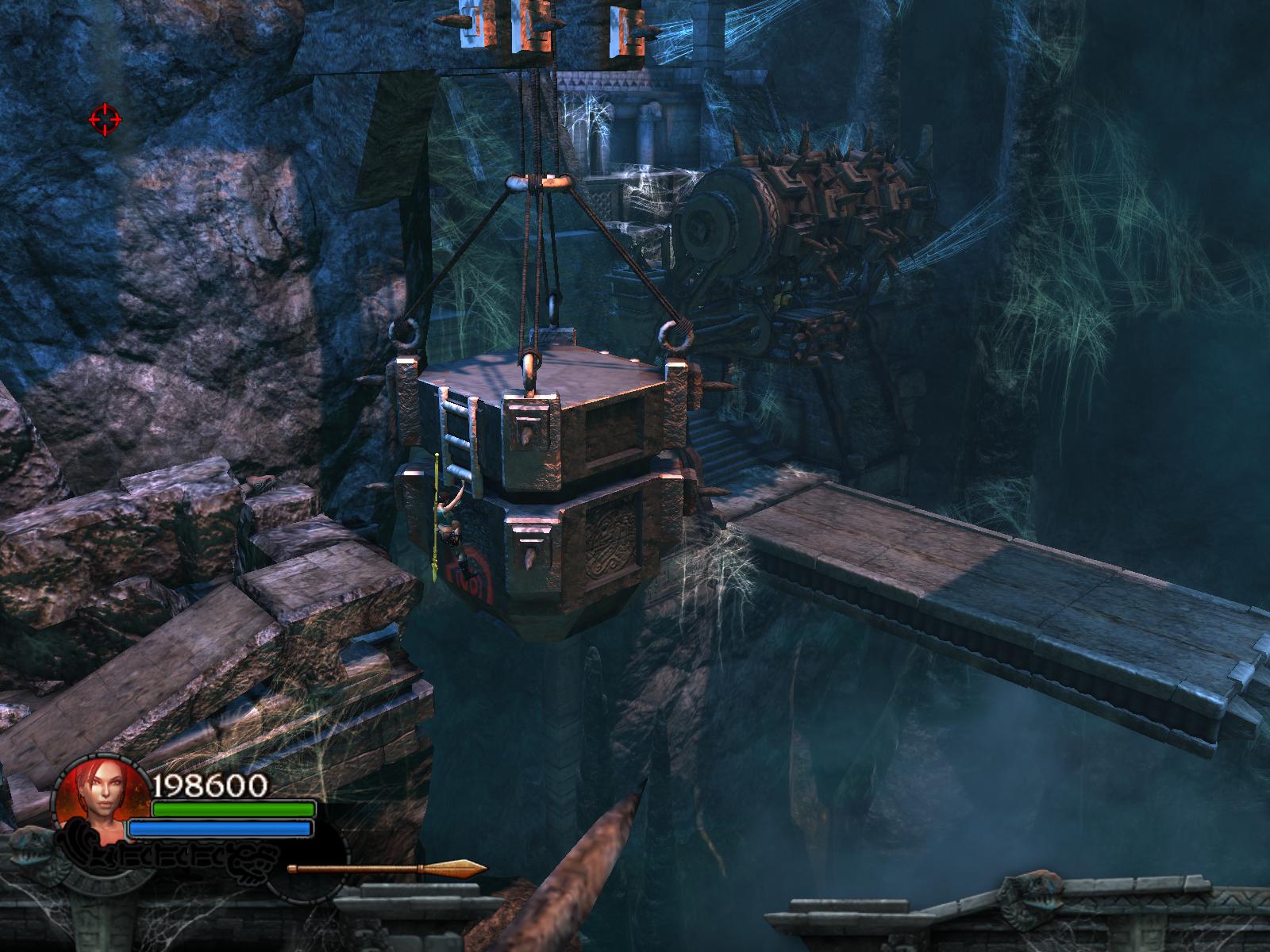Screen dimensions: 1270x952
Task: Select the spear weapon icon
Action: pos(387,869)
